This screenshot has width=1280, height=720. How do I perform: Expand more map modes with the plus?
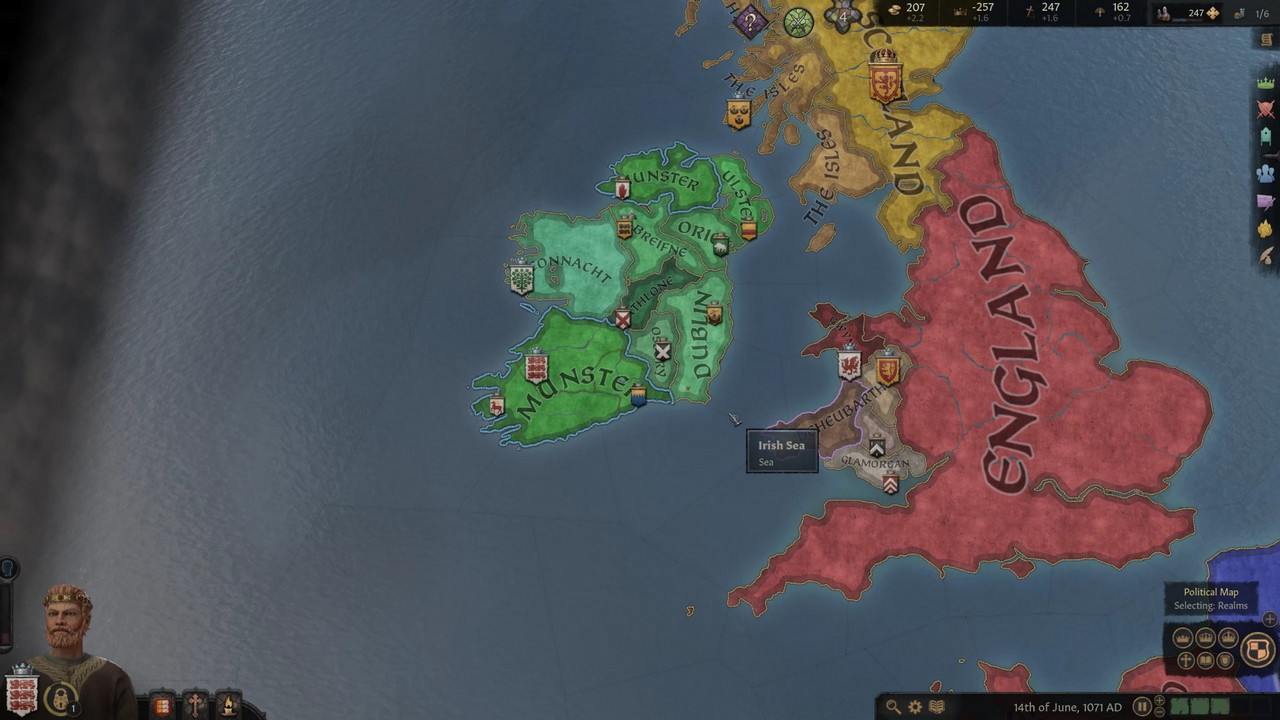1270,620
